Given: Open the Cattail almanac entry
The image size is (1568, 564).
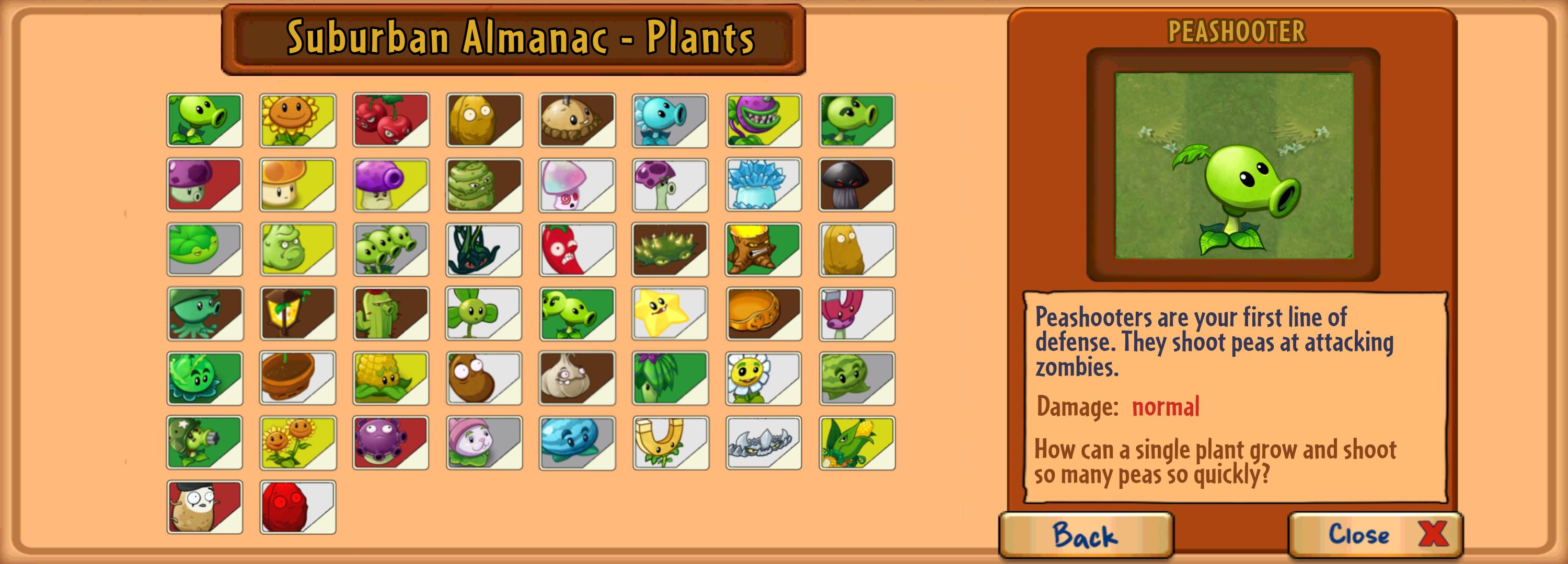Looking at the screenshot, I should [x=483, y=442].
